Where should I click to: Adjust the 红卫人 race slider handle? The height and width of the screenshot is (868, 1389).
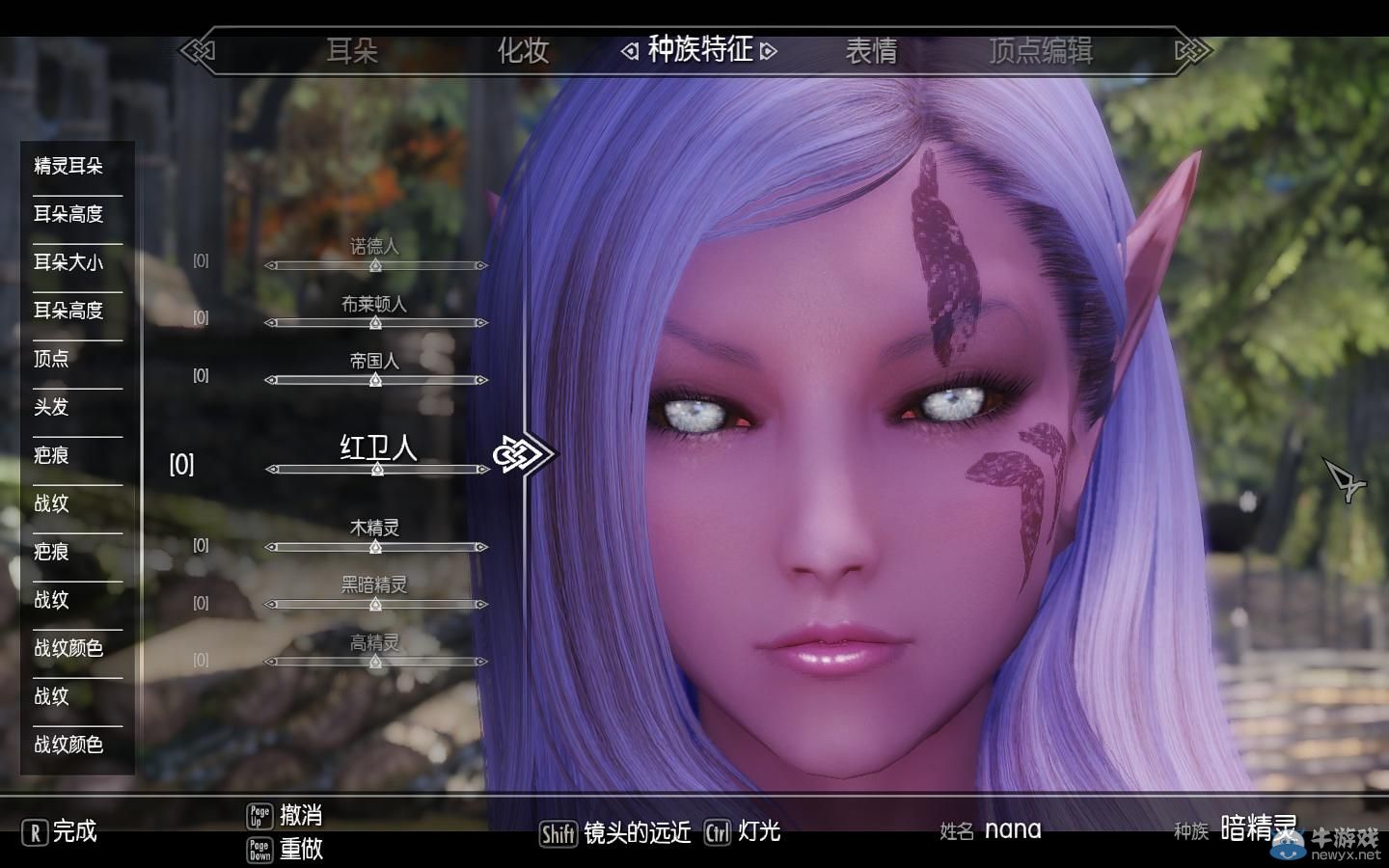376,471
